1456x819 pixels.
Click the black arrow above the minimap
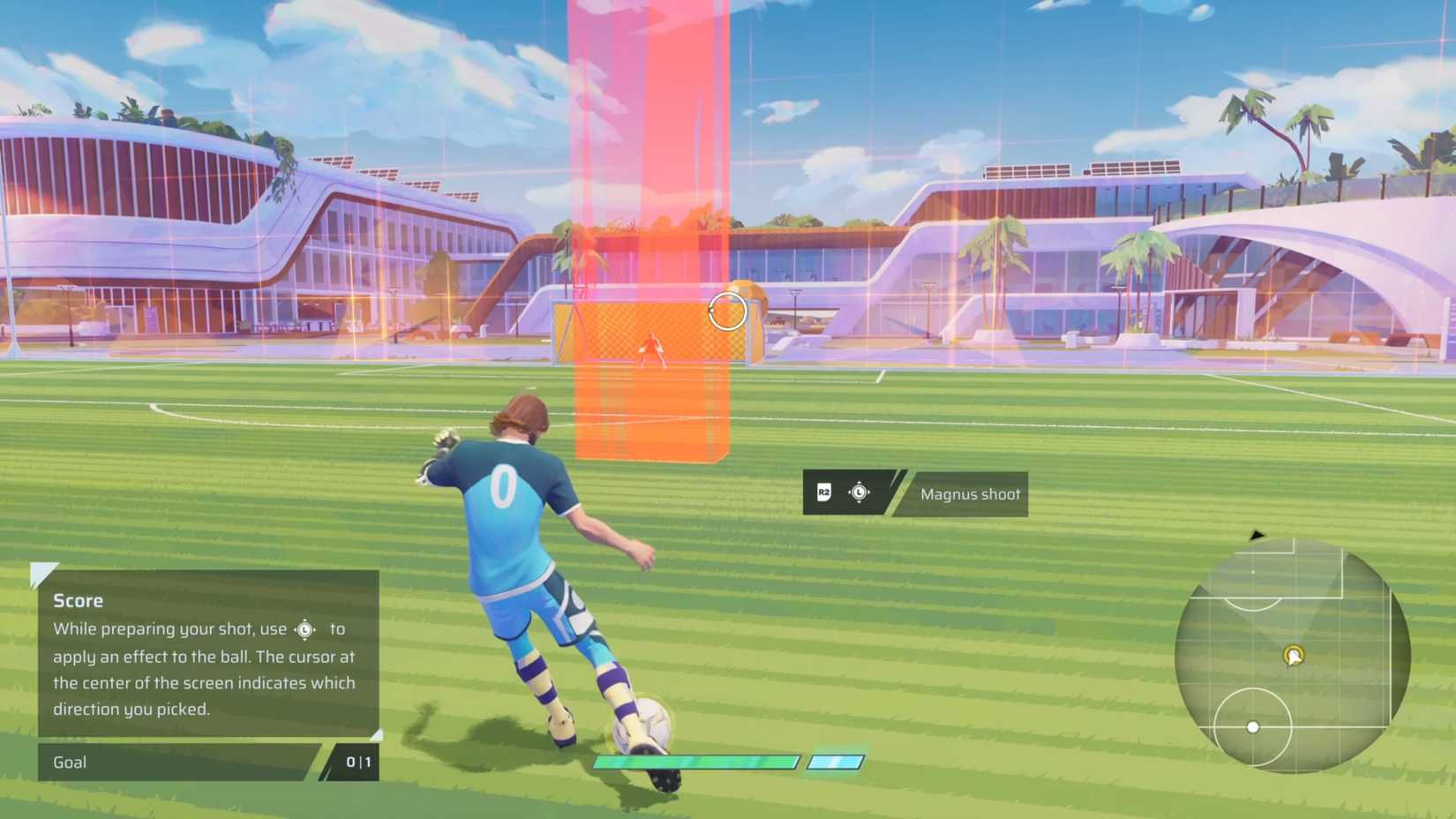pyautogui.click(x=1257, y=535)
